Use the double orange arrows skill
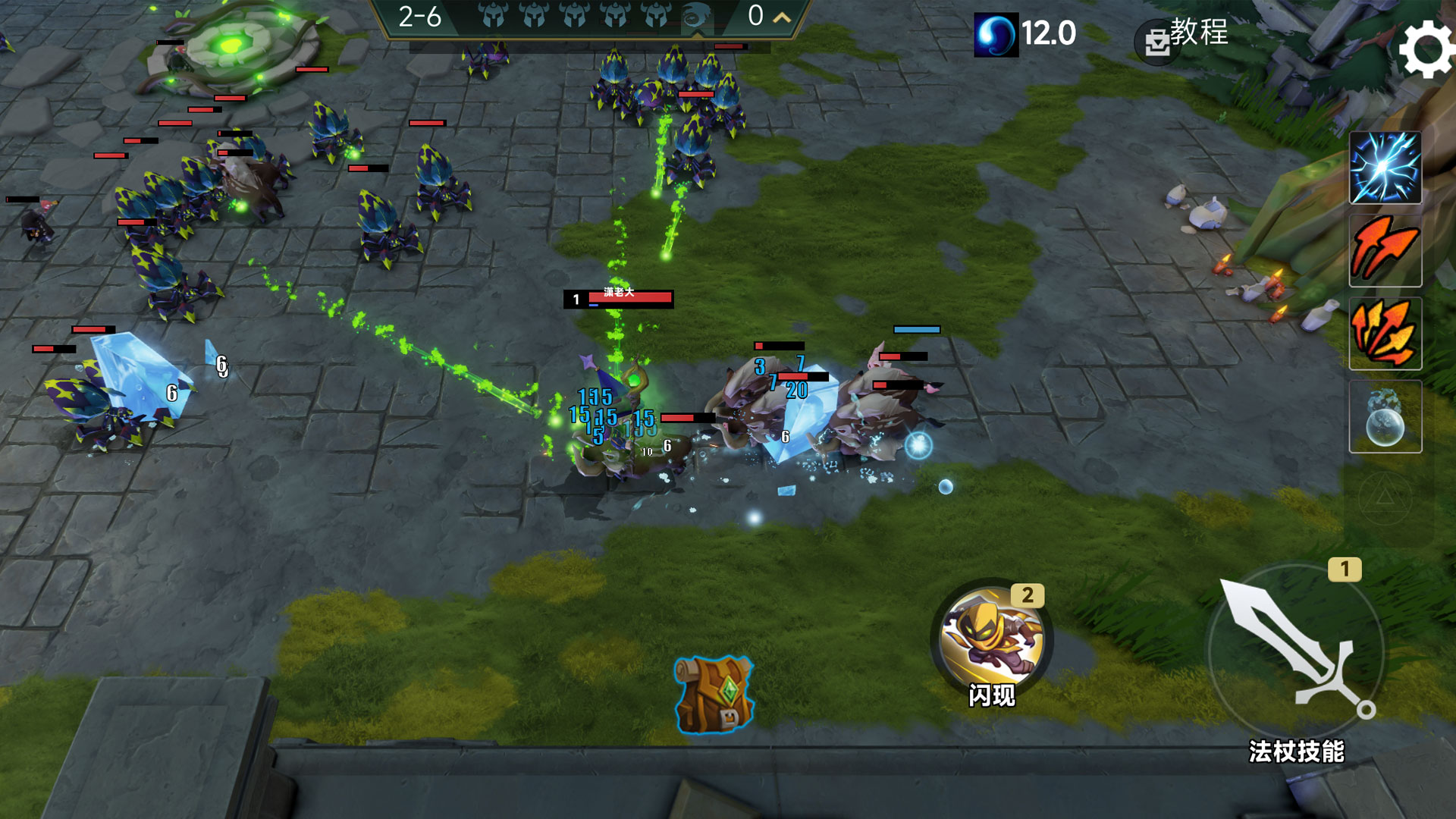The image size is (1456, 819). click(1385, 250)
